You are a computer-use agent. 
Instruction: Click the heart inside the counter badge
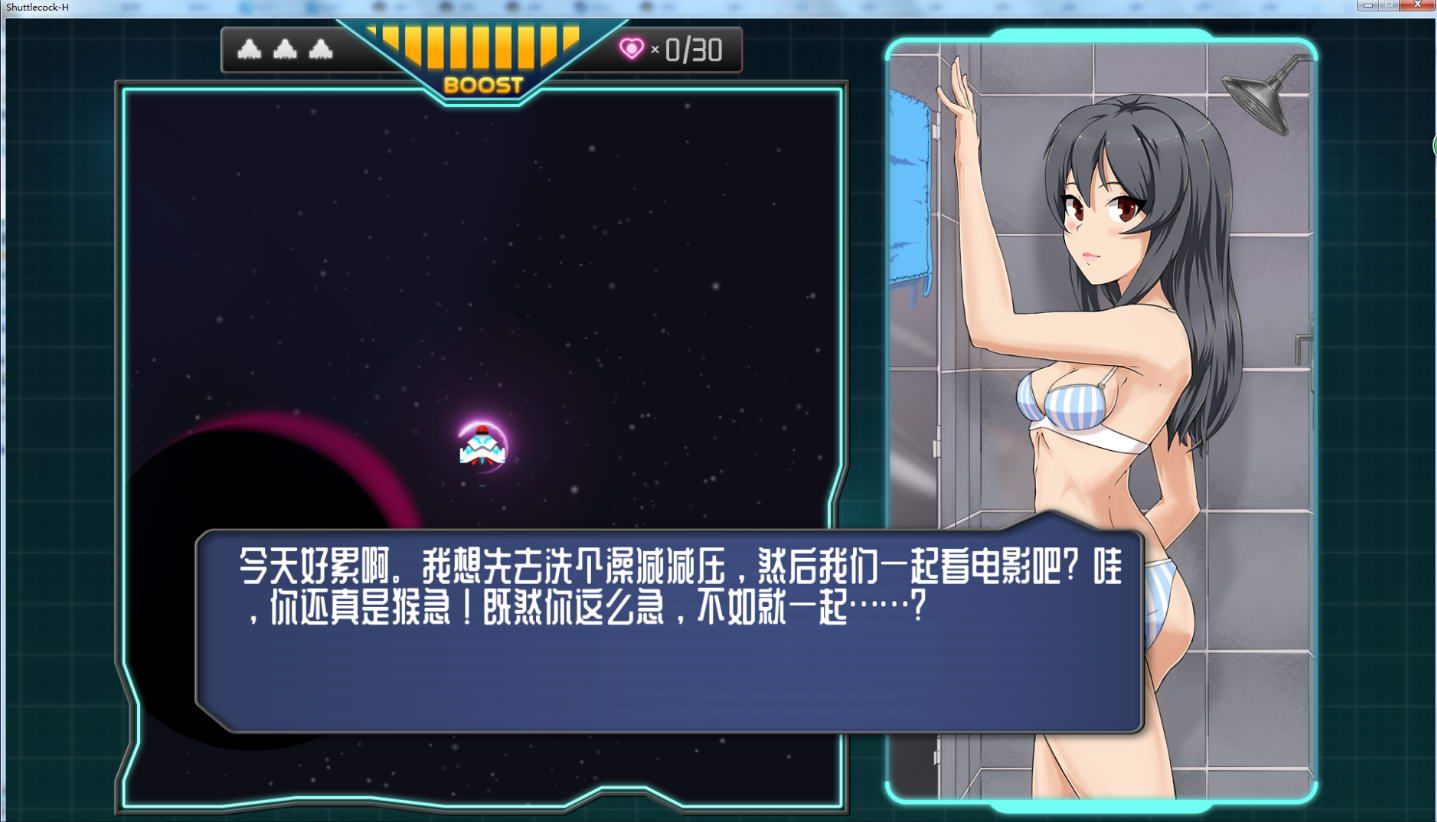(x=632, y=48)
